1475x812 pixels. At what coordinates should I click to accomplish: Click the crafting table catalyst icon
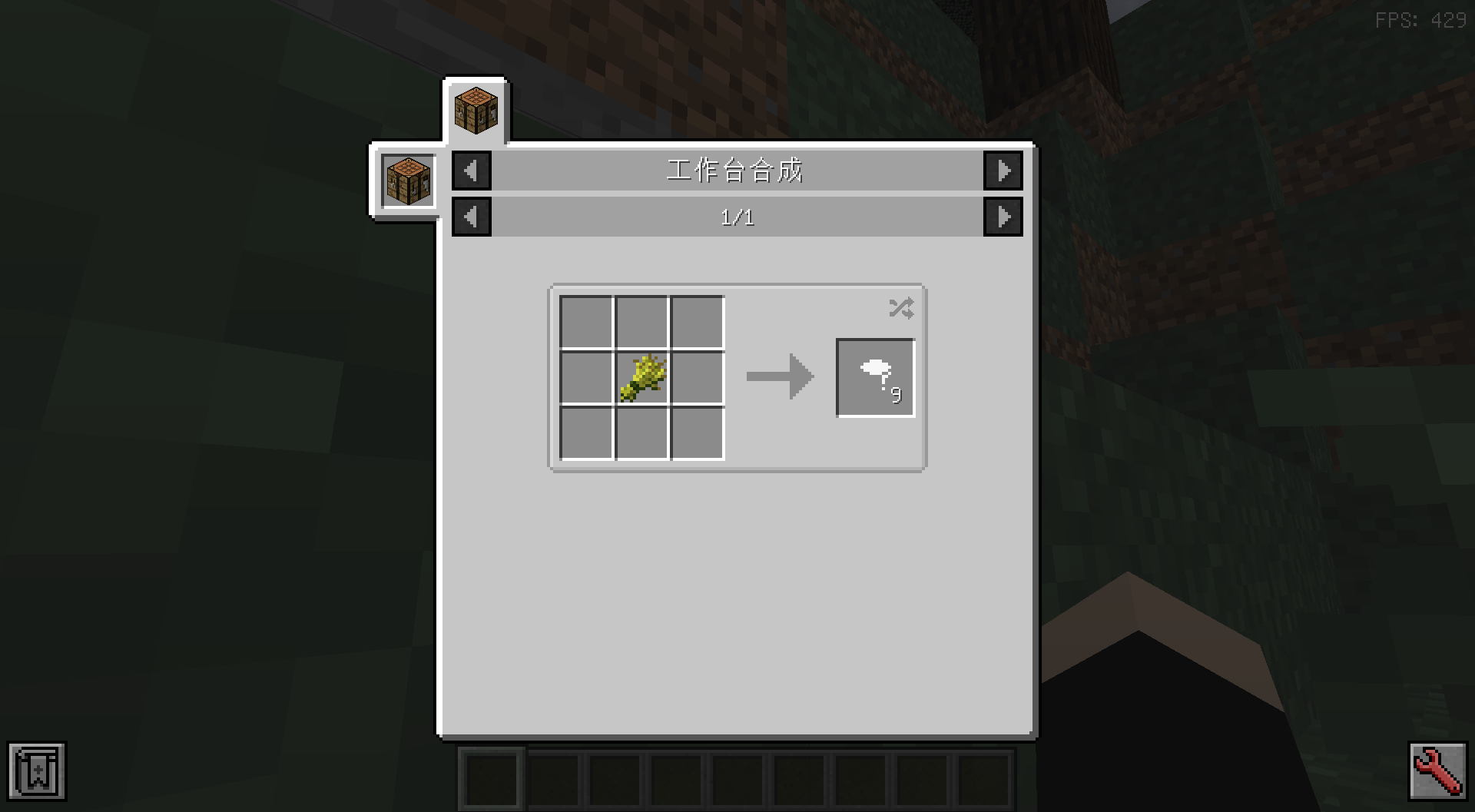pos(408,181)
